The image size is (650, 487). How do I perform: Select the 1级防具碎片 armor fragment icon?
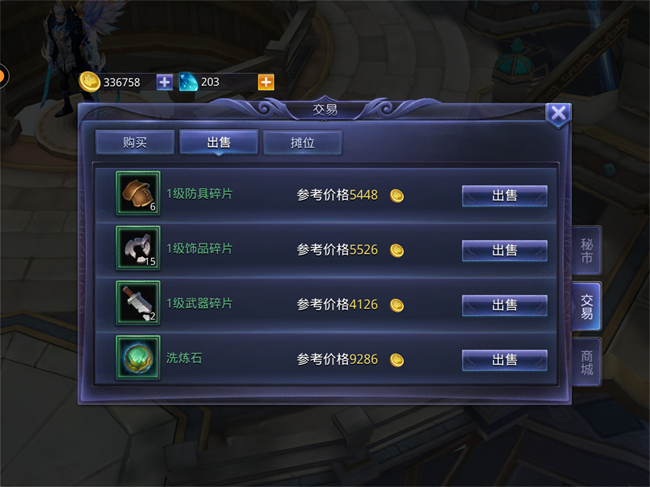[x=137, y=194]
